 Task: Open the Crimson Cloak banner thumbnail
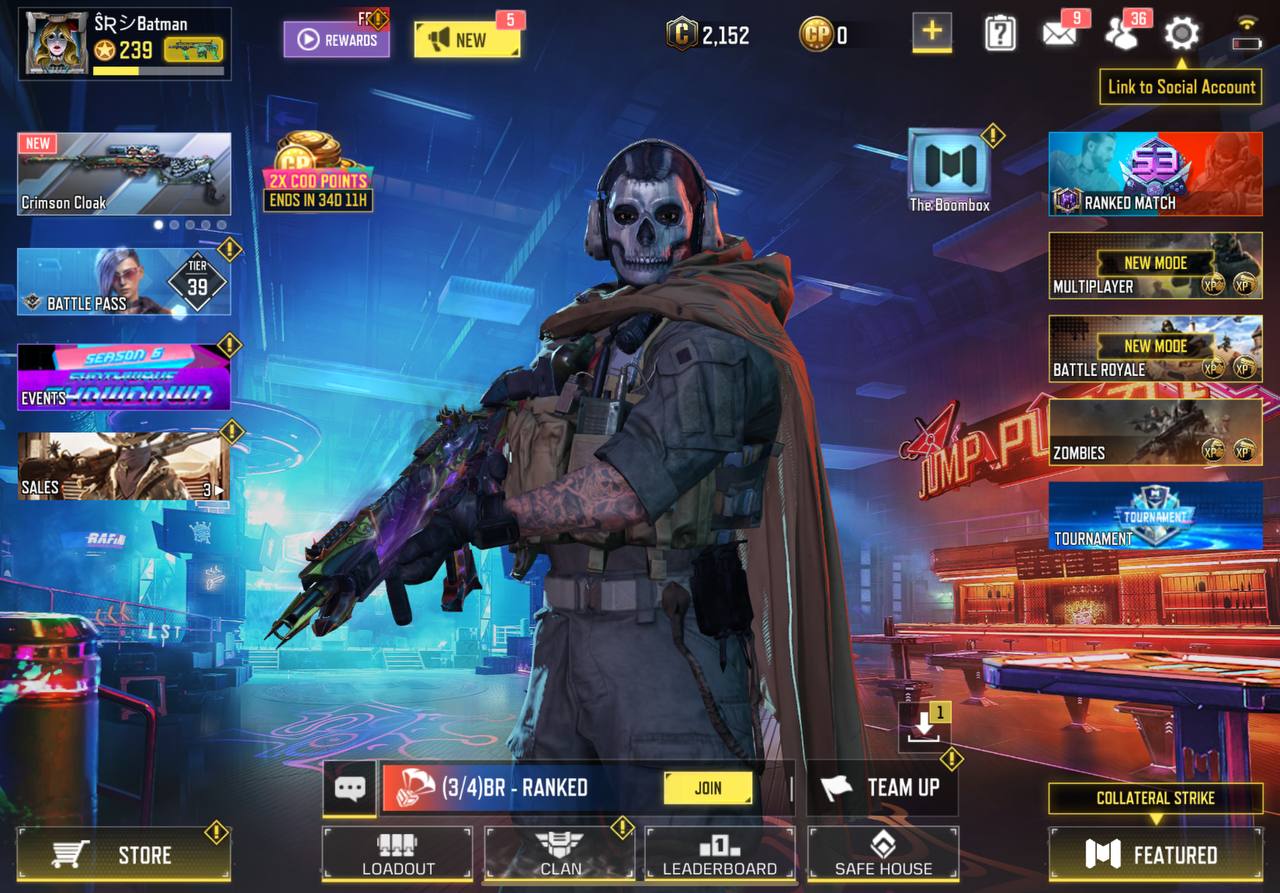124,173
